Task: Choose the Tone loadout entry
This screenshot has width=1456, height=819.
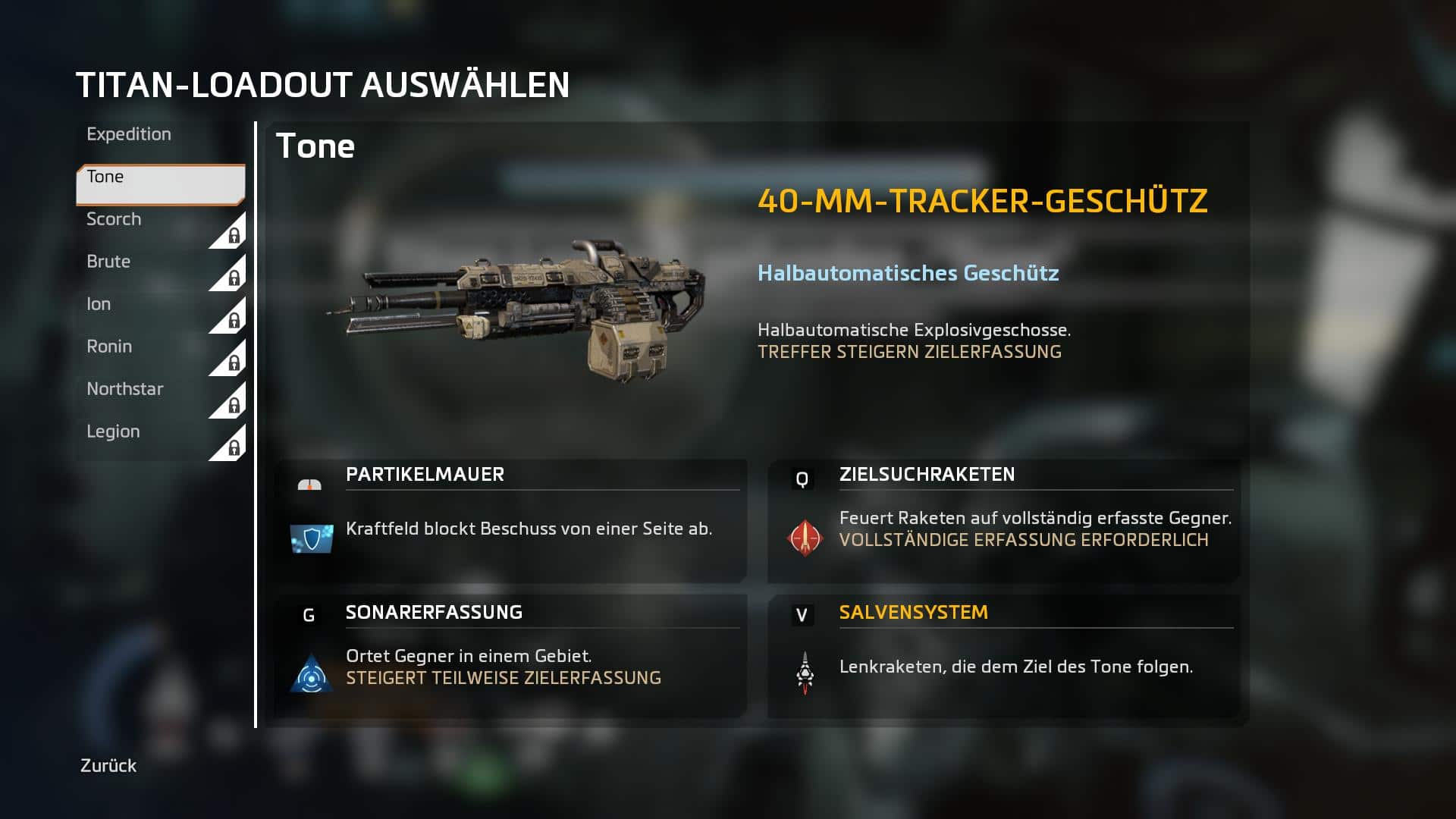Action: click(x=159, y=184)
